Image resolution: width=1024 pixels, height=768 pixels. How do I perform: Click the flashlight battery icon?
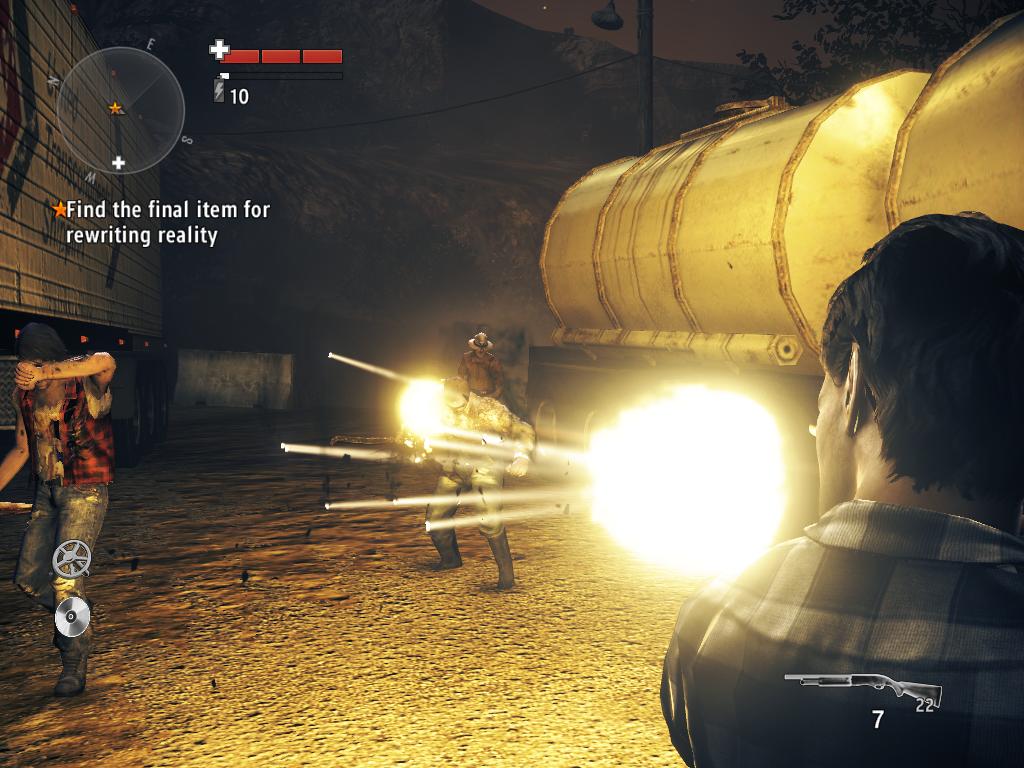pos(220,94)
